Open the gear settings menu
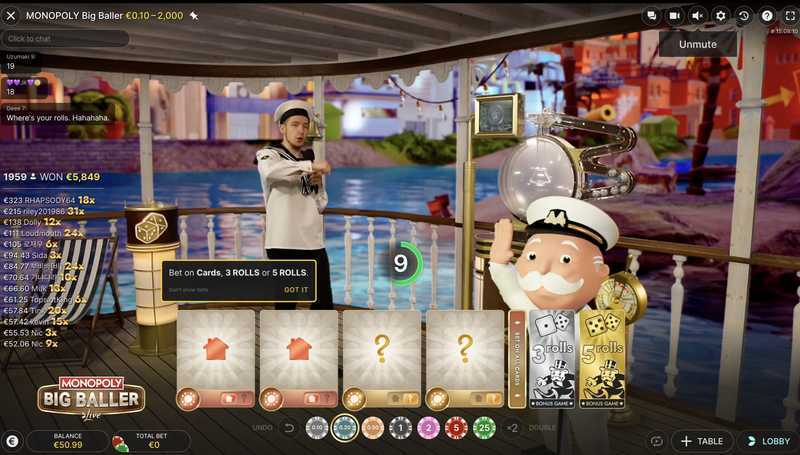800x455 pixels. point(721,16)
